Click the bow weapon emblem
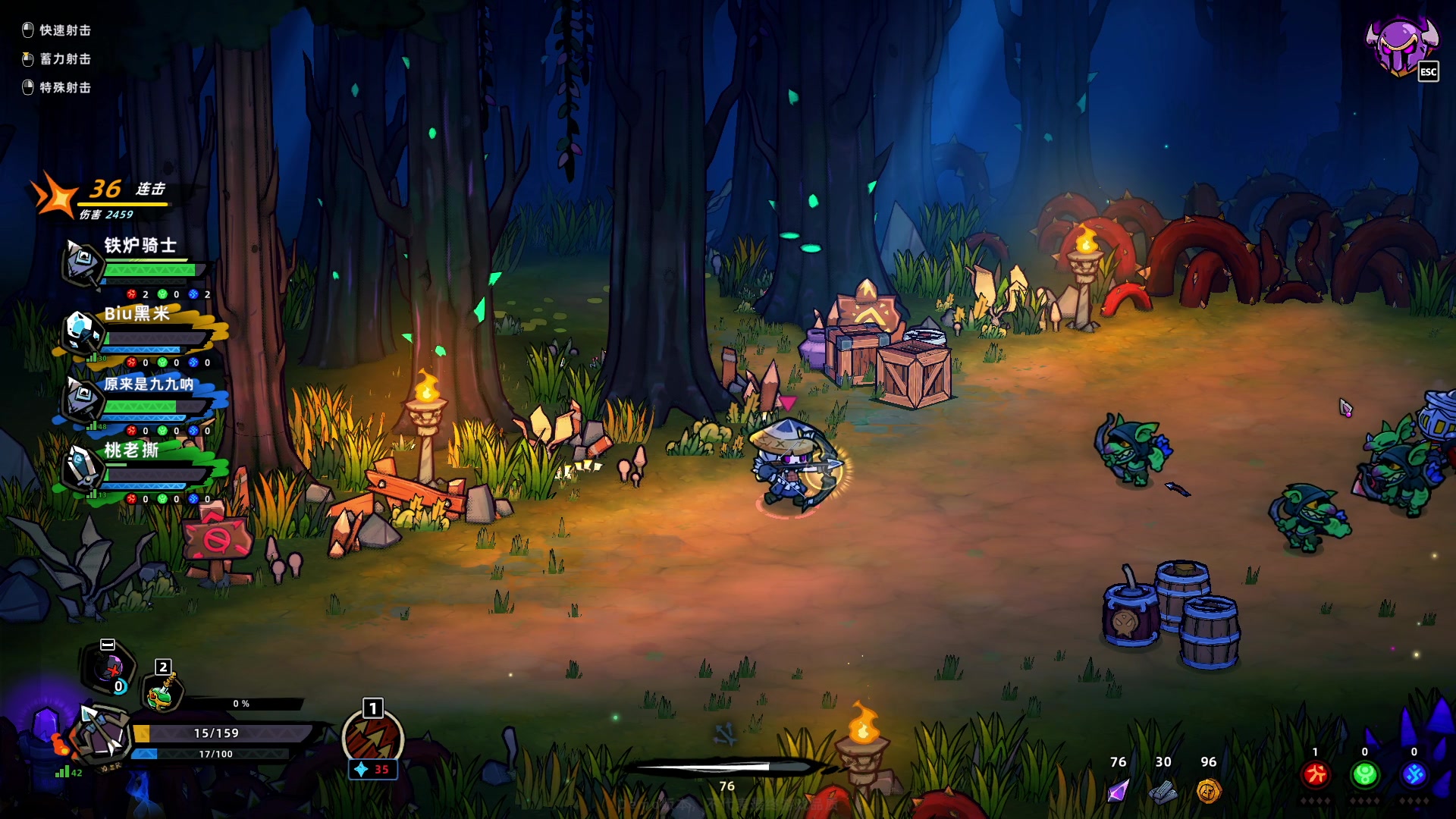The width and height of the screenshot is (1456, 819). tap(102, 733)
